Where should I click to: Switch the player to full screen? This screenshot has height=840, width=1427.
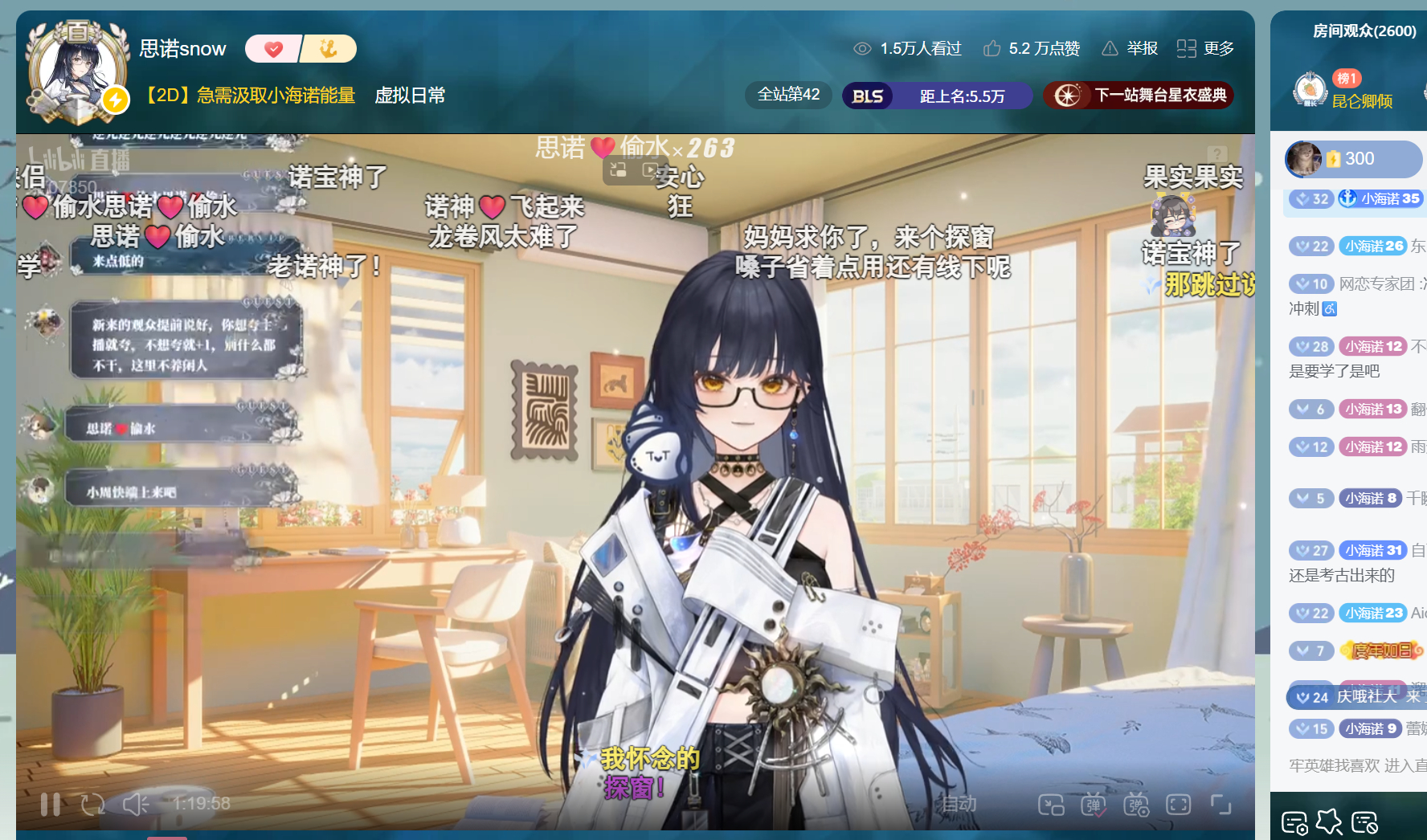pos(1221,804)
